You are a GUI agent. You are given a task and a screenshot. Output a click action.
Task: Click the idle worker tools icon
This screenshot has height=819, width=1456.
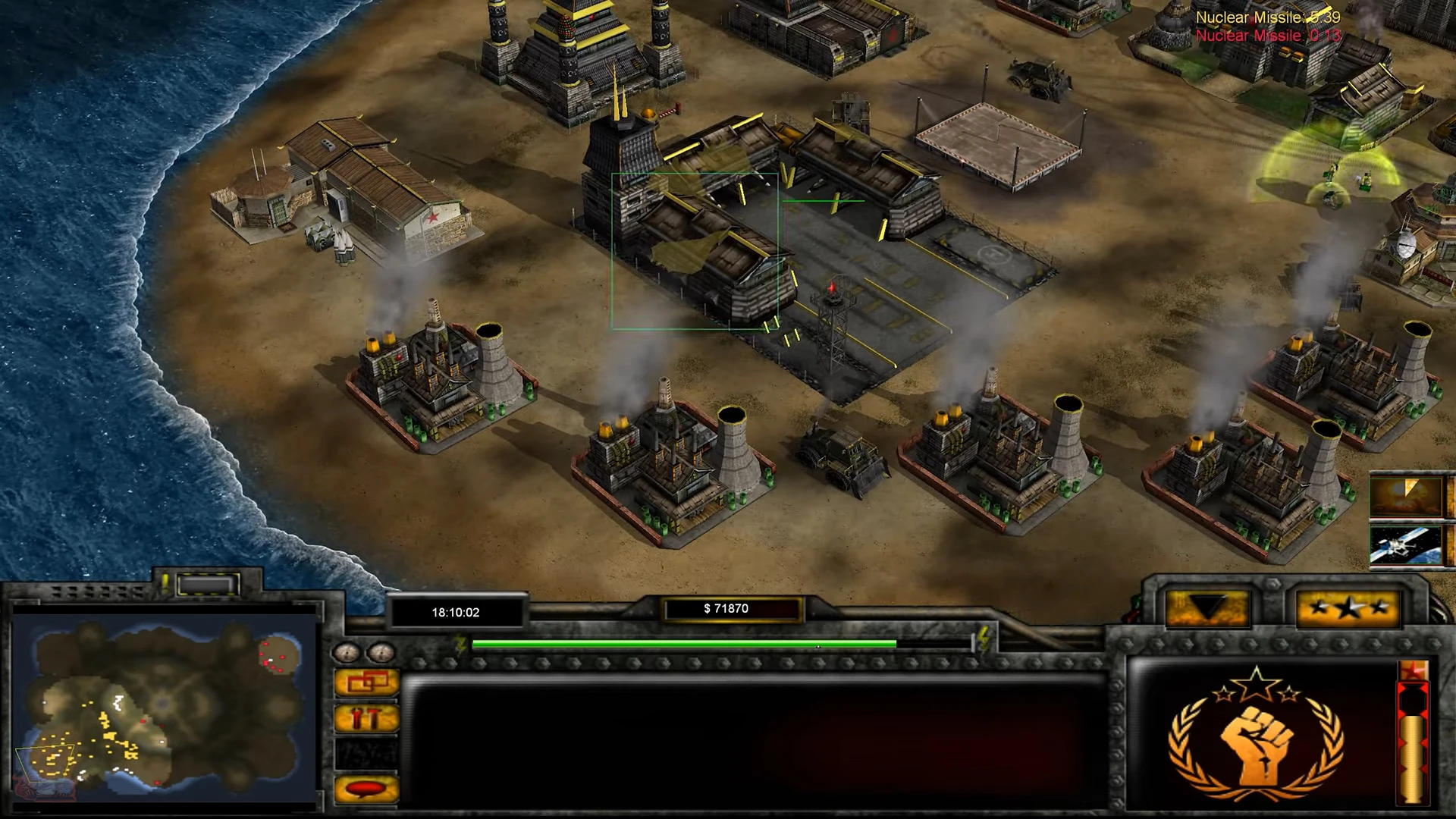pyautogui.click(x=366, y=717)
